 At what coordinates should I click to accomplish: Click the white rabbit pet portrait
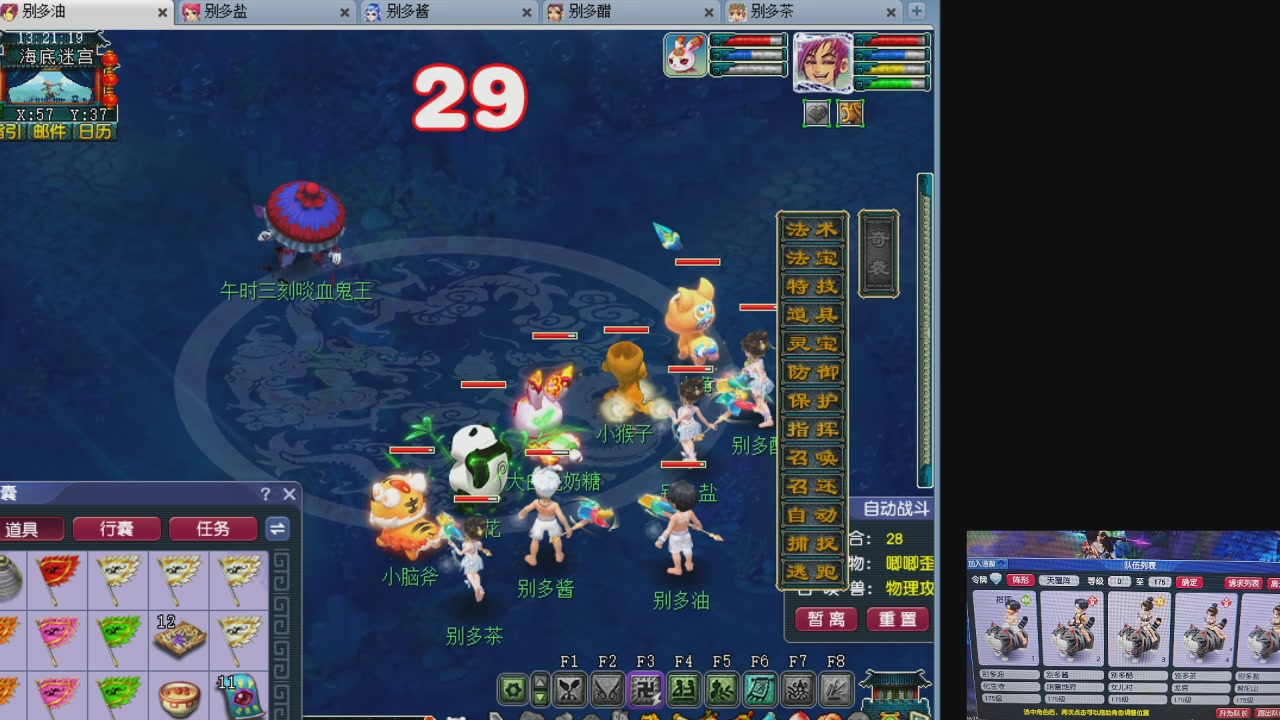click(x=684, y=54)
